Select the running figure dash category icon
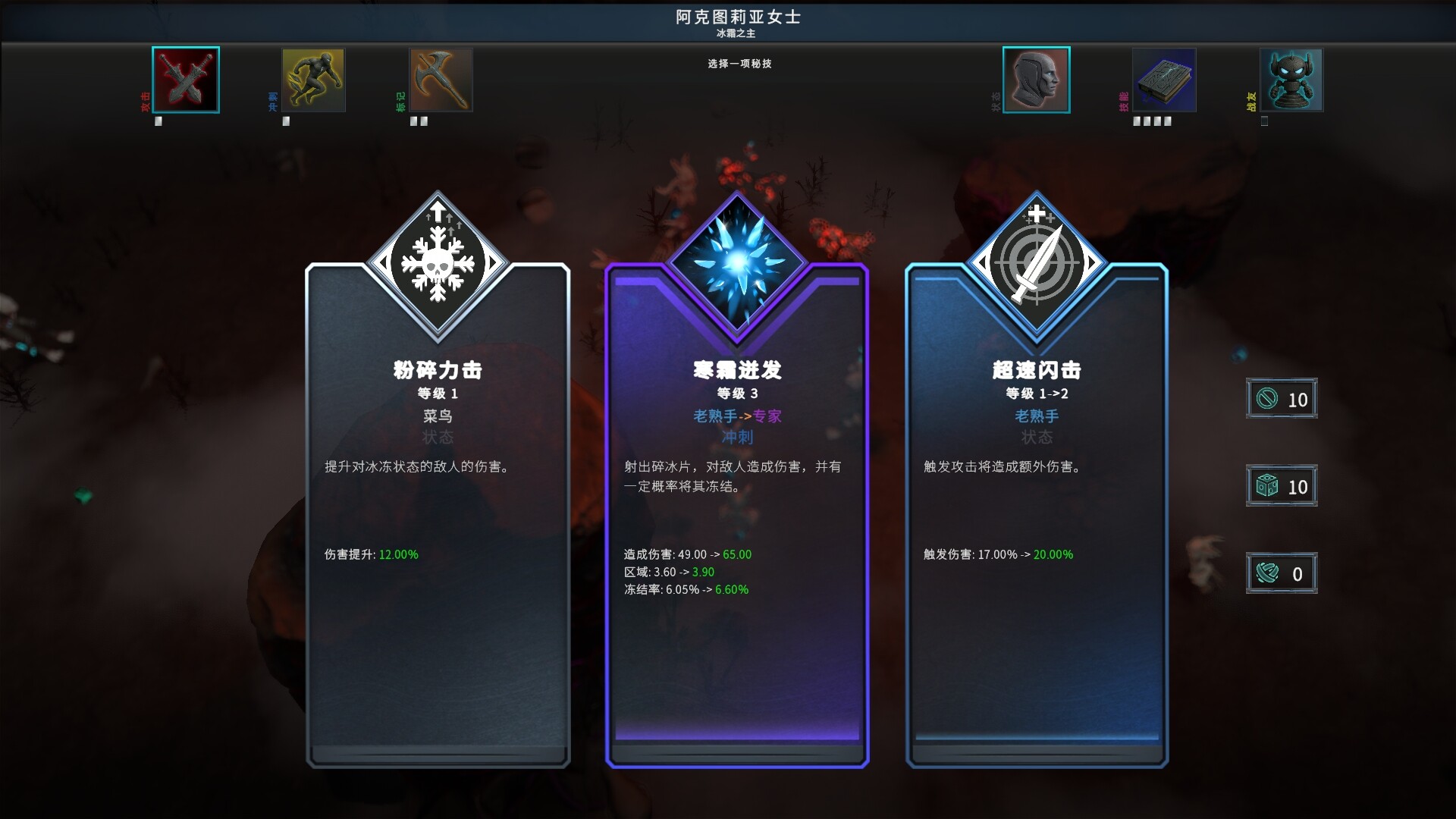 pos(312,79)
